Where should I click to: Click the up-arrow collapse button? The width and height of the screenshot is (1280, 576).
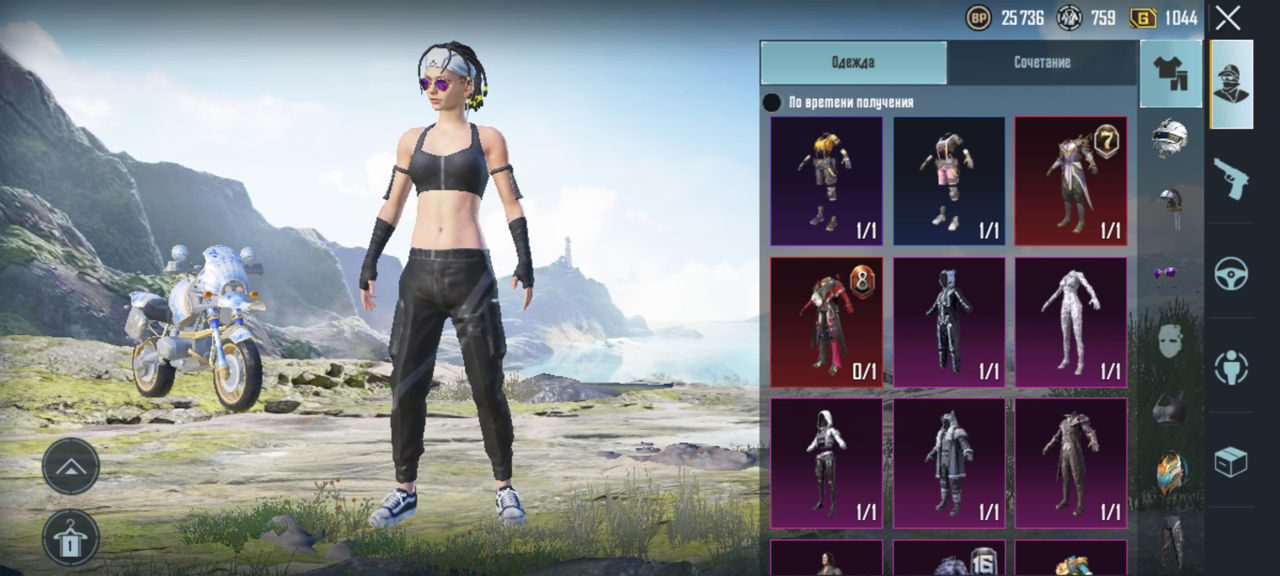71,466
